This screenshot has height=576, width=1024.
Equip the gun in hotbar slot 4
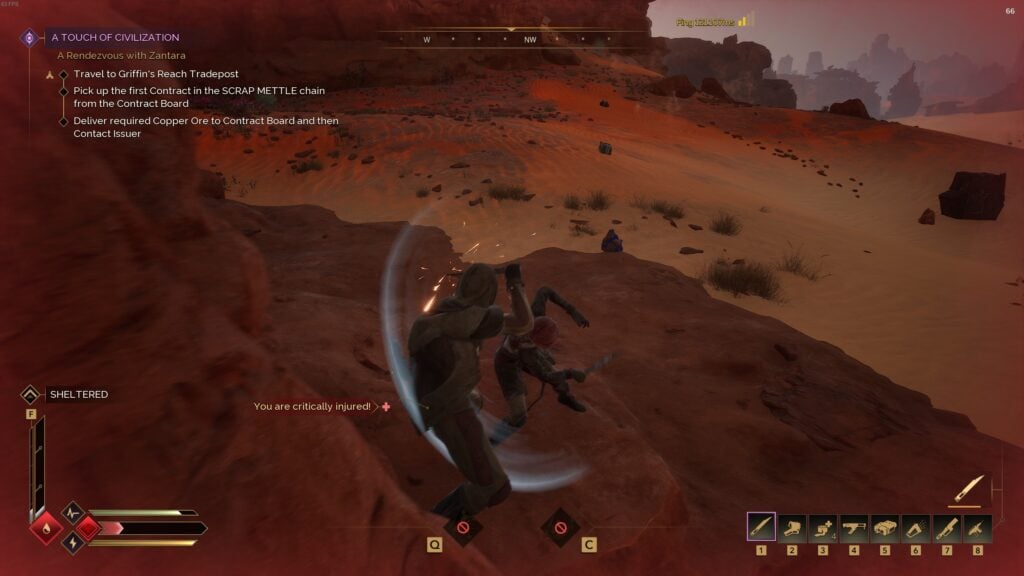(854, 527)
